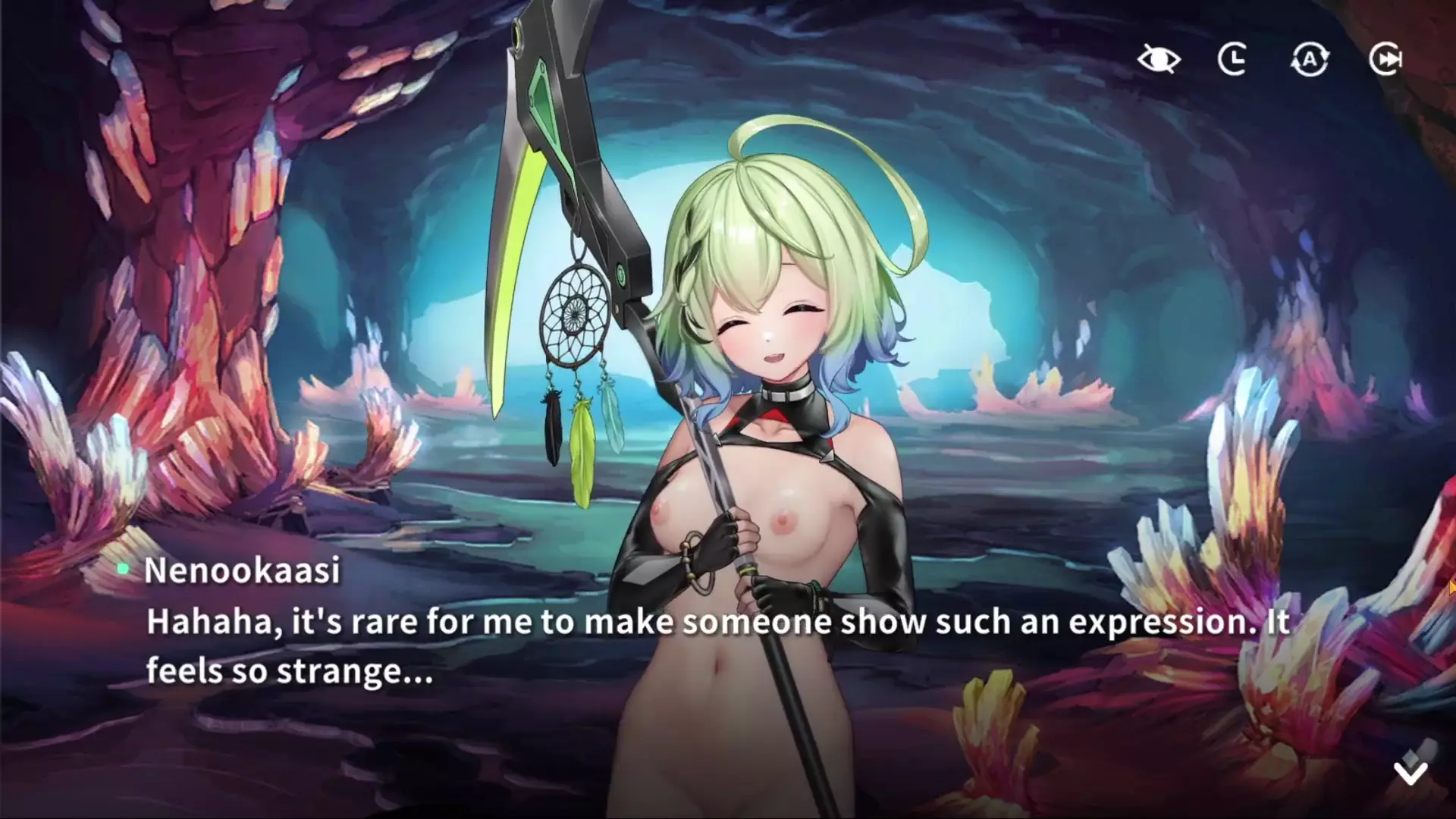Screen dimensions: 1456x819
Task: Hide the dialogue interface with the eye icon
Action: (x=1159, y=59)
